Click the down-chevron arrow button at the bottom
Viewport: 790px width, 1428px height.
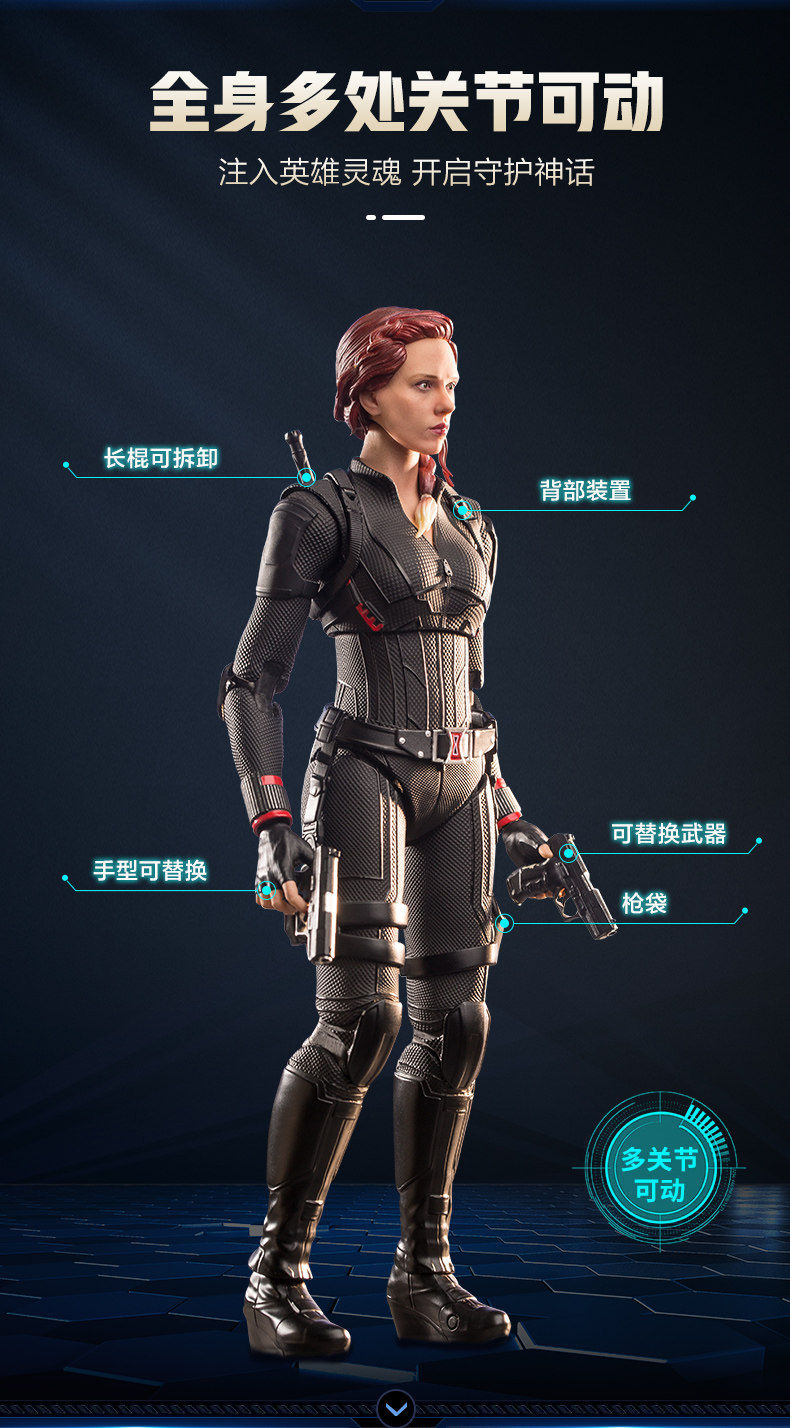pyautogui.click(x=396, y=1409)
